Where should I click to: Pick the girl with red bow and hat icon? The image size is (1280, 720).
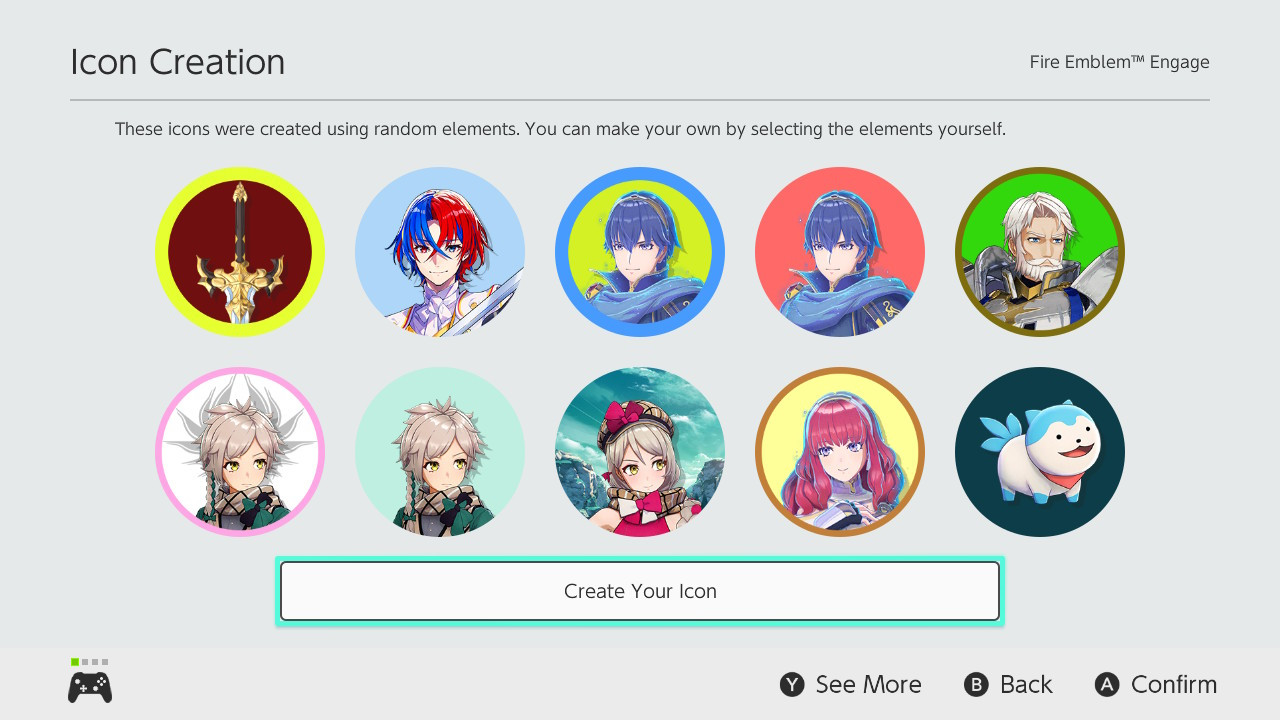640,451
